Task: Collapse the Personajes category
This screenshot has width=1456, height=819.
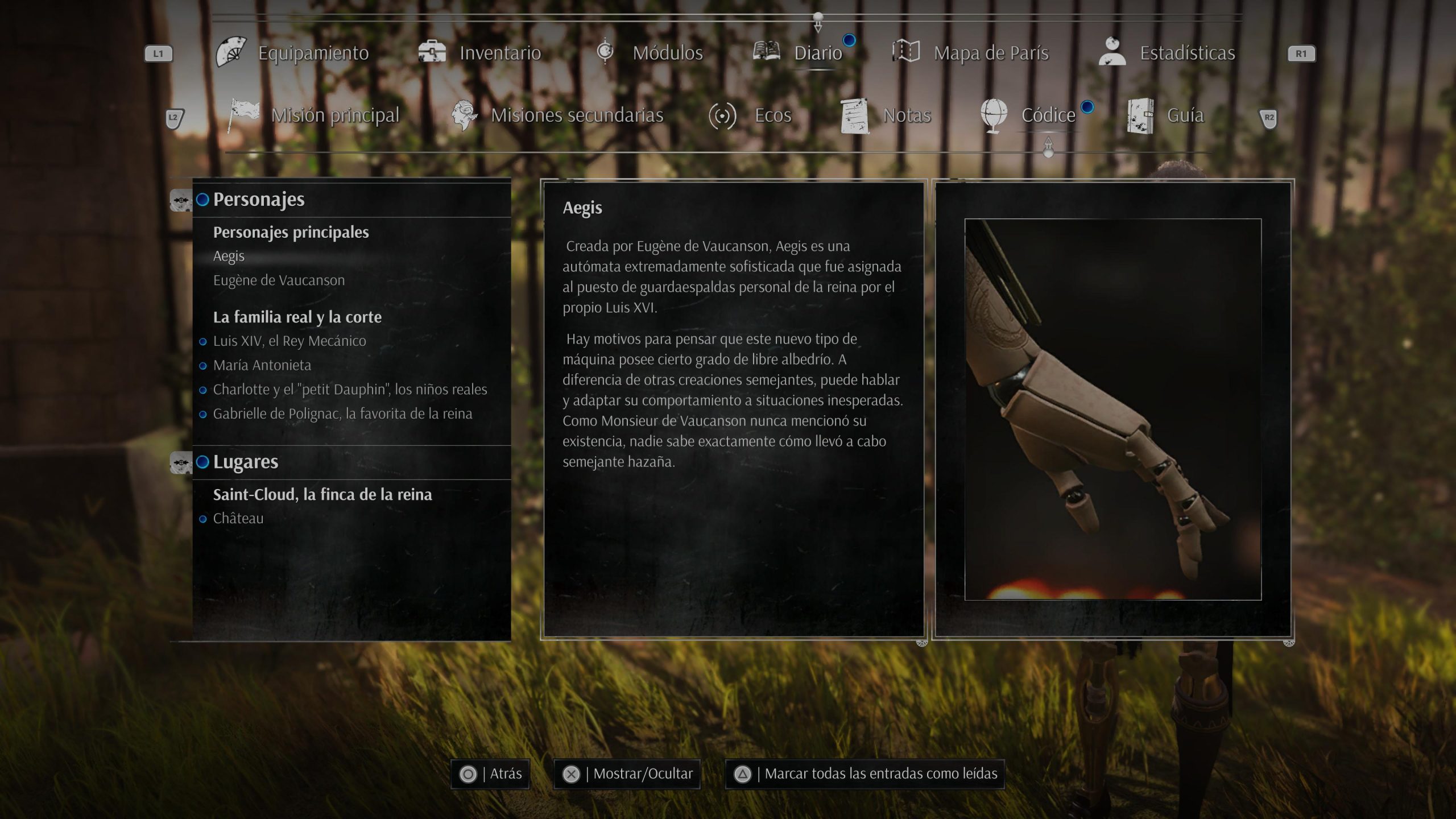Action: pos(258,200)
